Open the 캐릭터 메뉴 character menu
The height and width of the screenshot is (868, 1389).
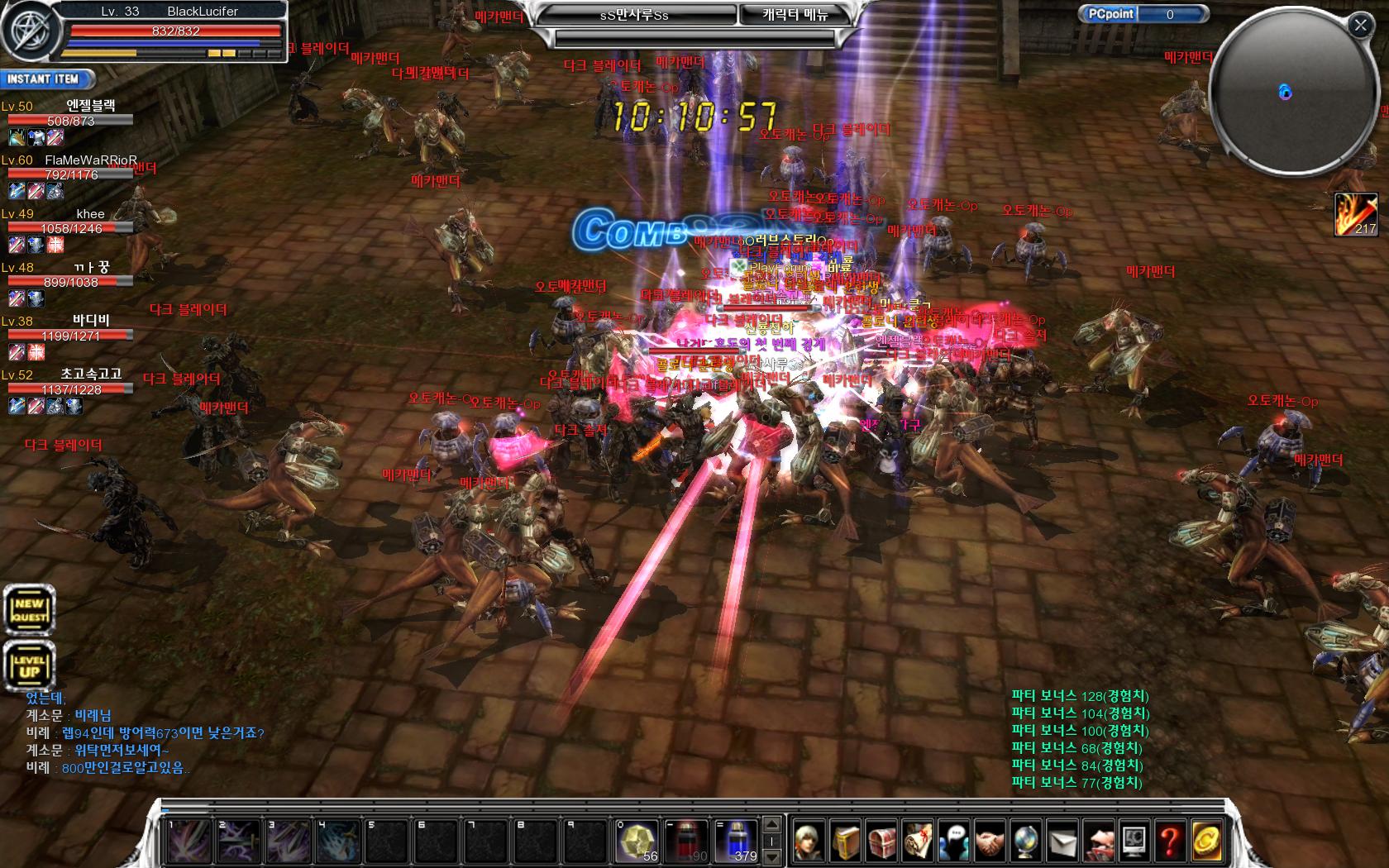tap(795, 15)
